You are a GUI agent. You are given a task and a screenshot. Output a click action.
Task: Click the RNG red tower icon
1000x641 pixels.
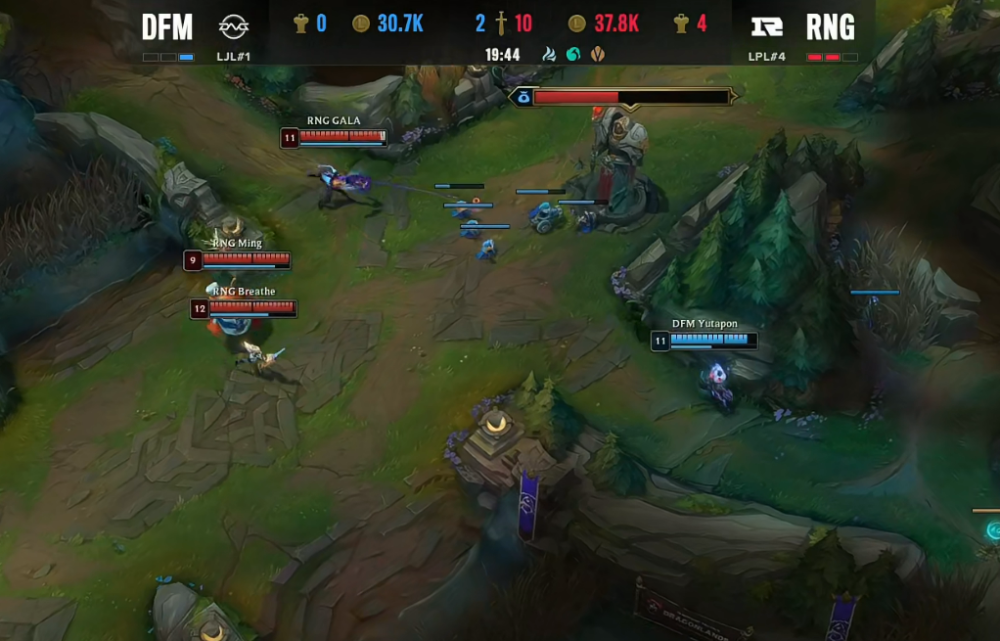(680, 23)
